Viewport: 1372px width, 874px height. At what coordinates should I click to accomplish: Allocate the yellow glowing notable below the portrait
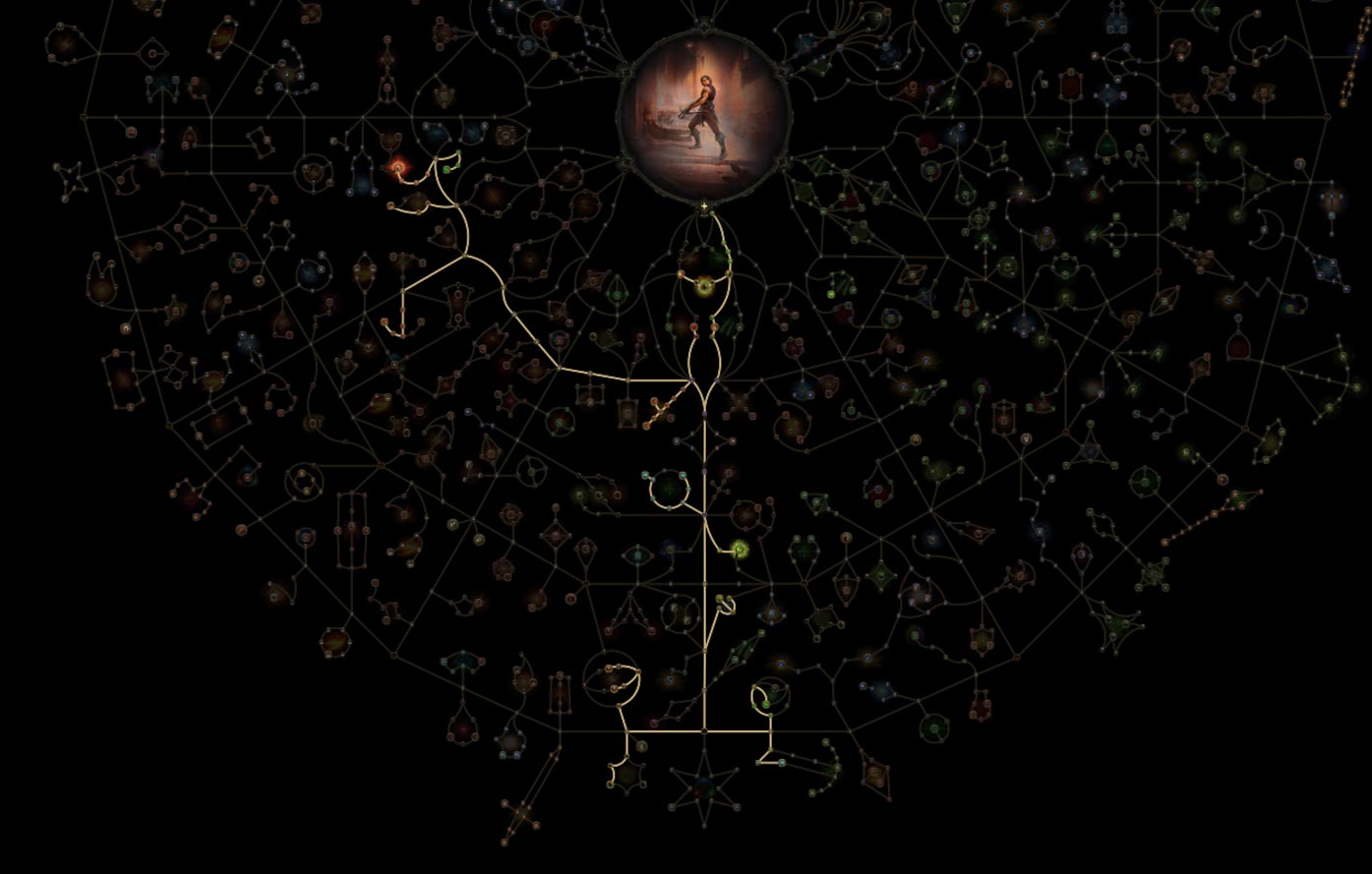tap(704, 285)
